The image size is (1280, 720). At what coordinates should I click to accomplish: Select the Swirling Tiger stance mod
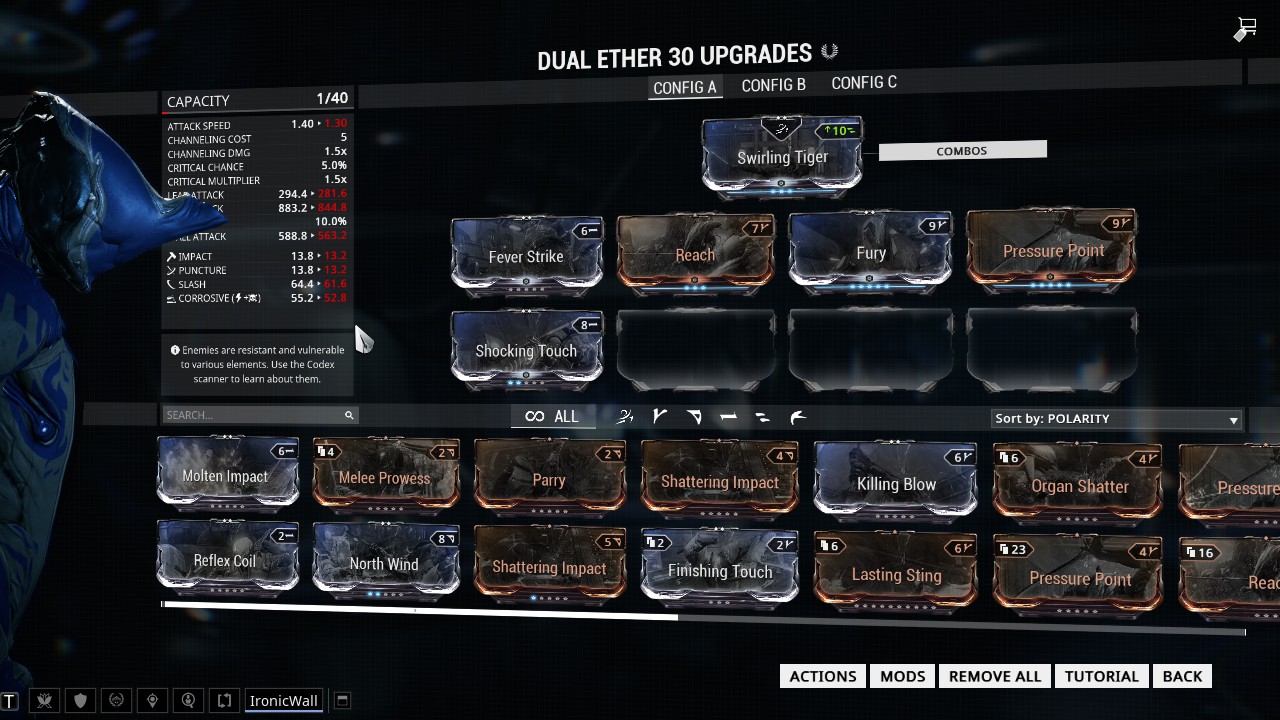(x=782, y=157)
